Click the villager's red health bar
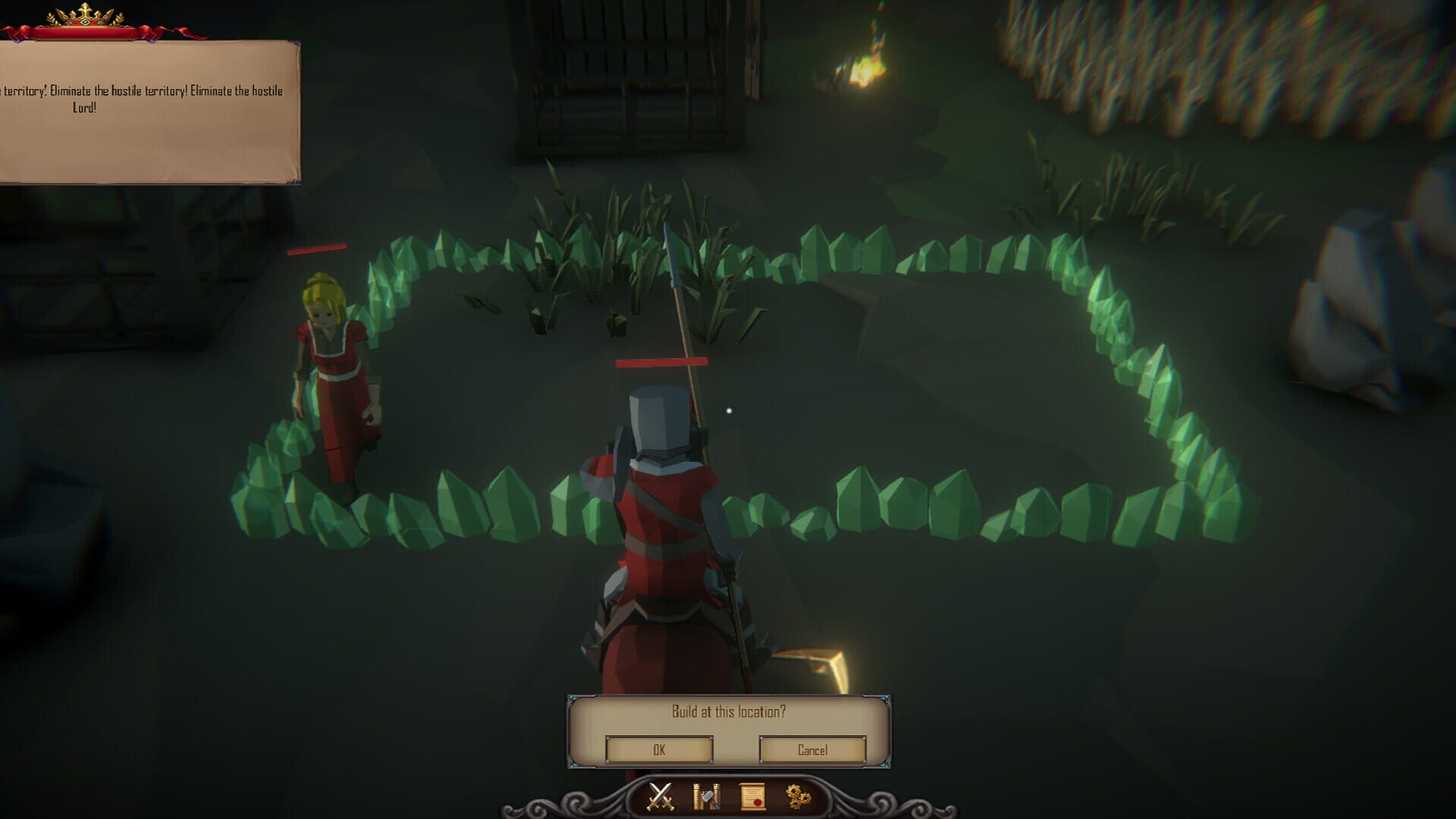Image resolution: width=1456 pixels, height=819 pixels. pyautogui.click(x=318, y=248)
